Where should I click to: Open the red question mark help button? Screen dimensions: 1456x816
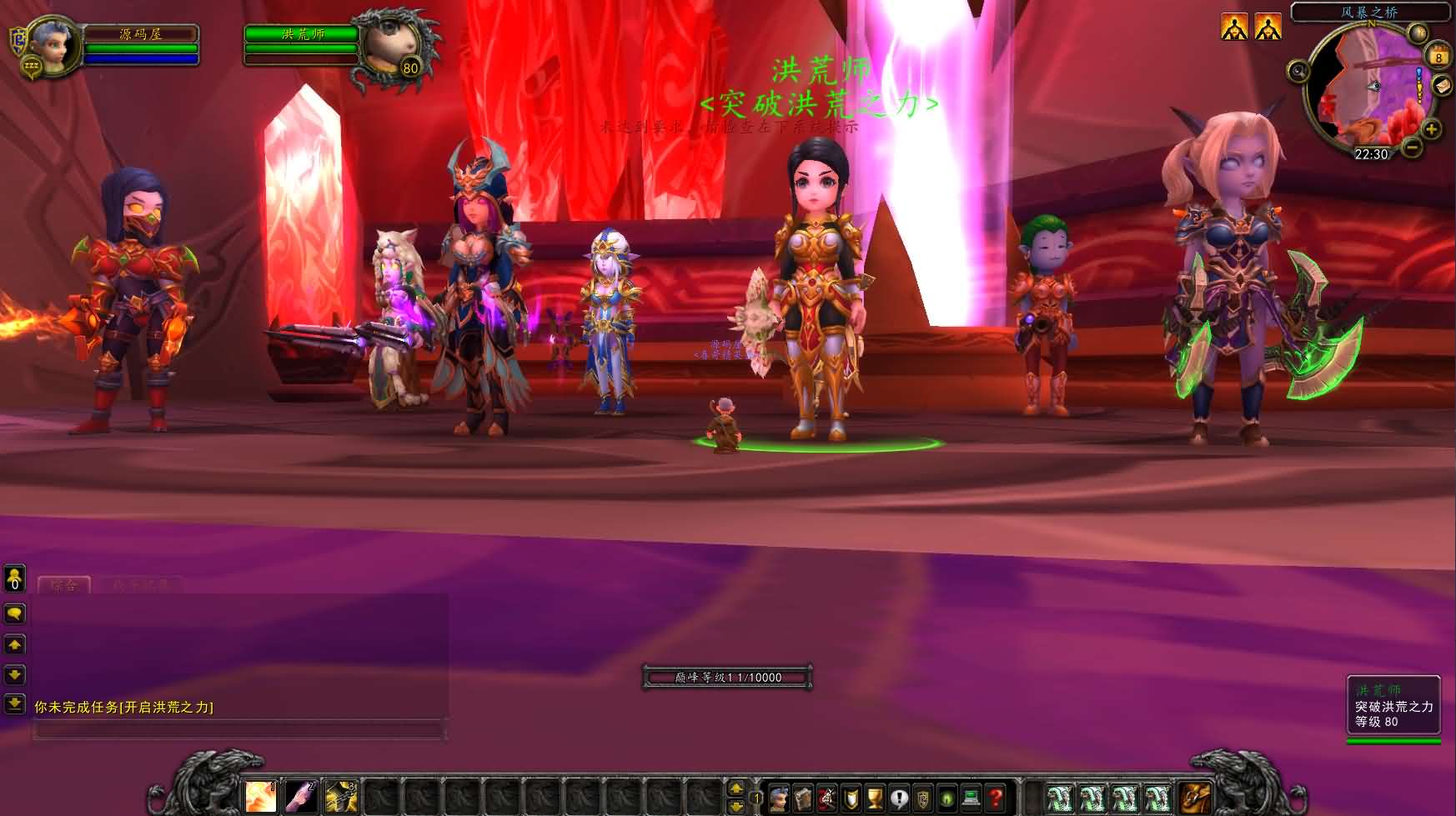(995, 798)
